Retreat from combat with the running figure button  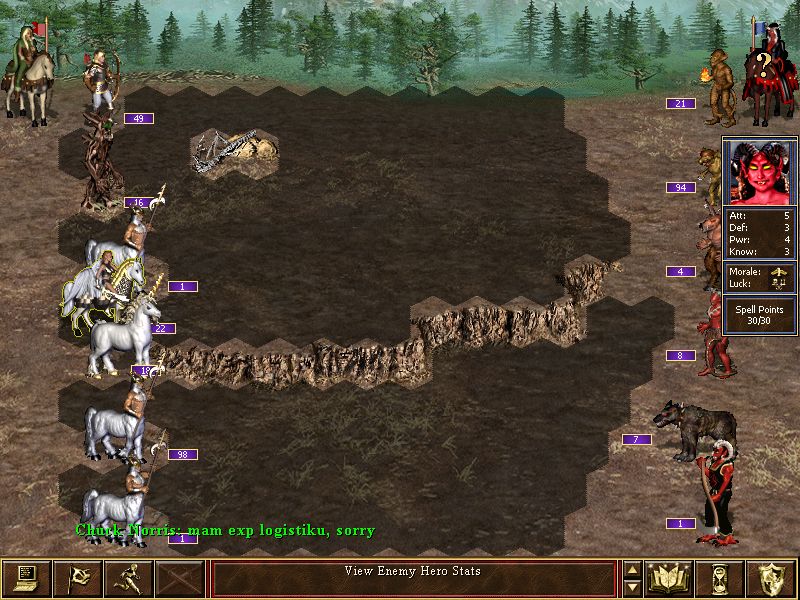click(x=129, y=578)
